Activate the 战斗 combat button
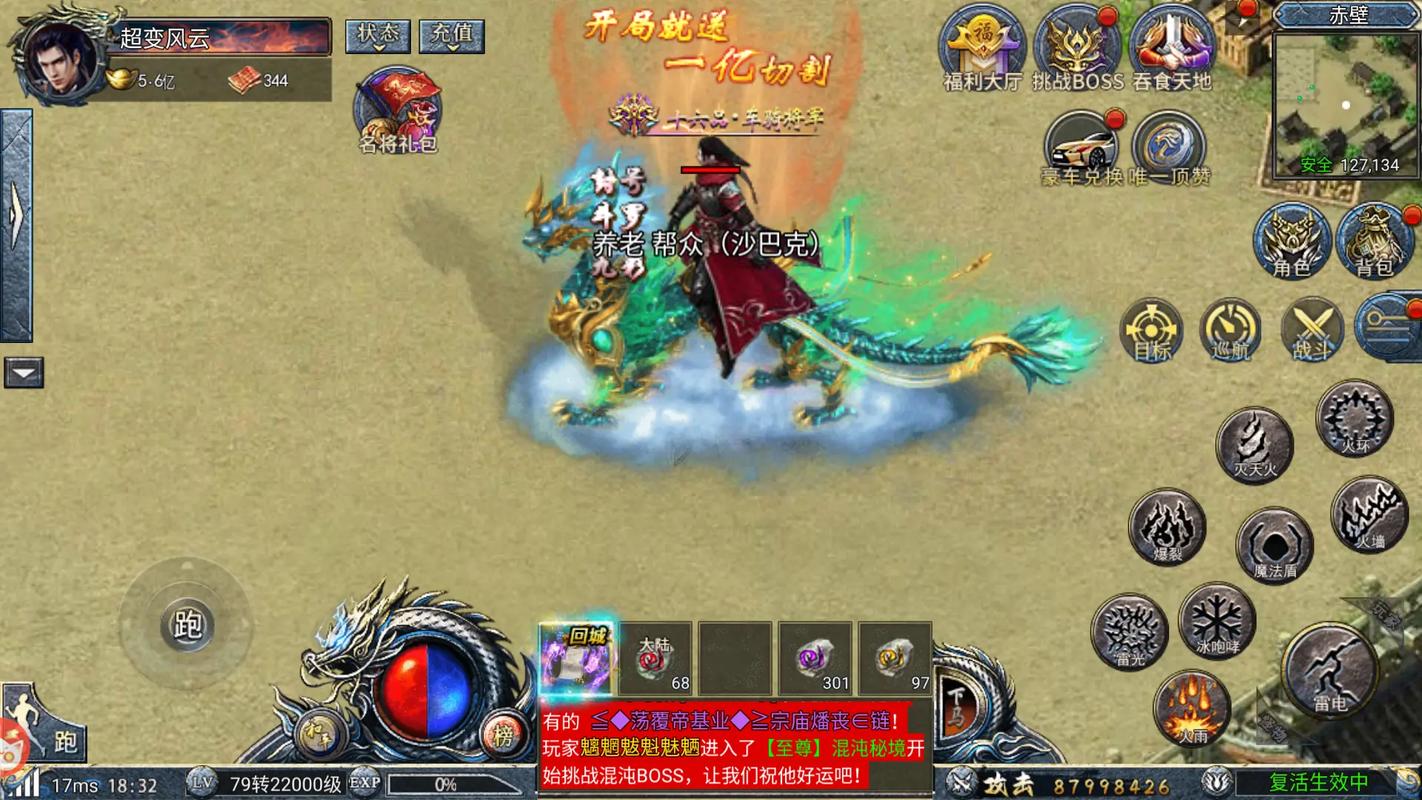 [x=1312, y=329]
